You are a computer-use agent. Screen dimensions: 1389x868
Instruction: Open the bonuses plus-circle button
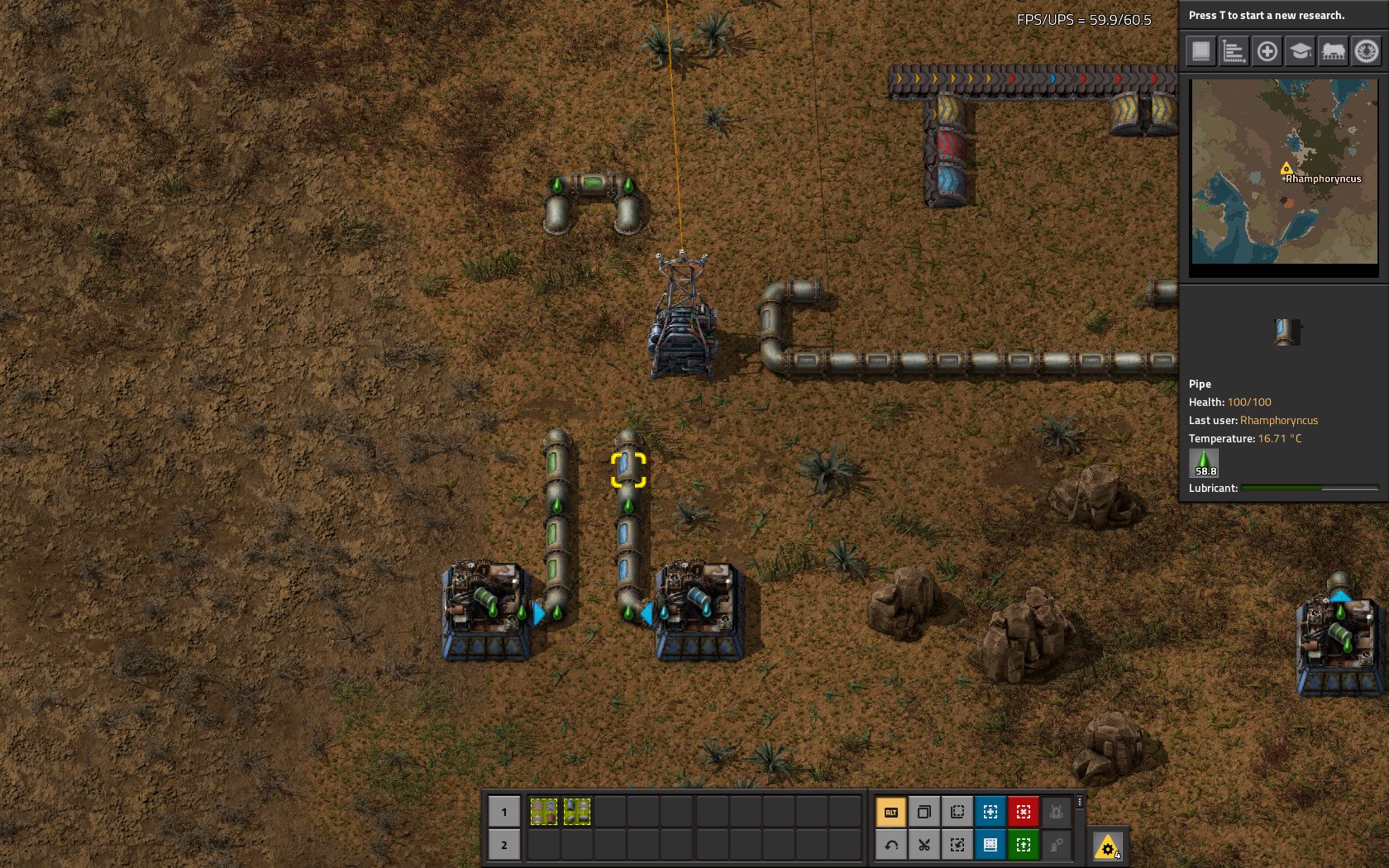1267,51
